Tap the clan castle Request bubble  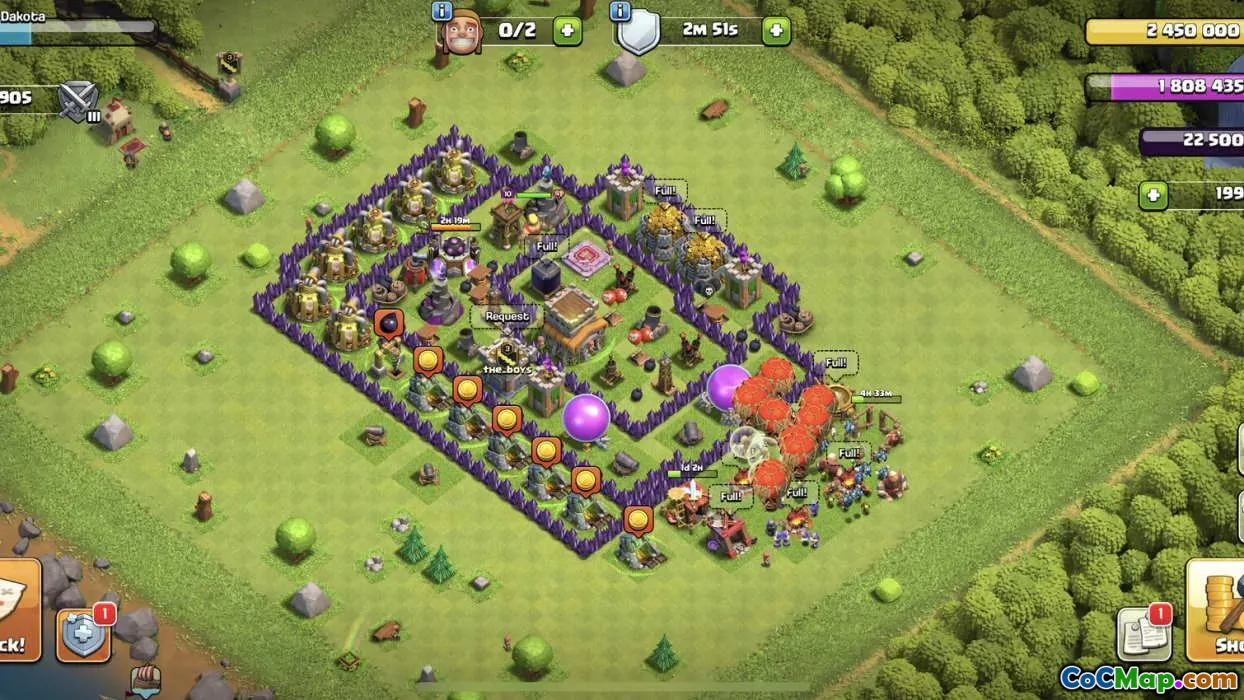(507, 317)
